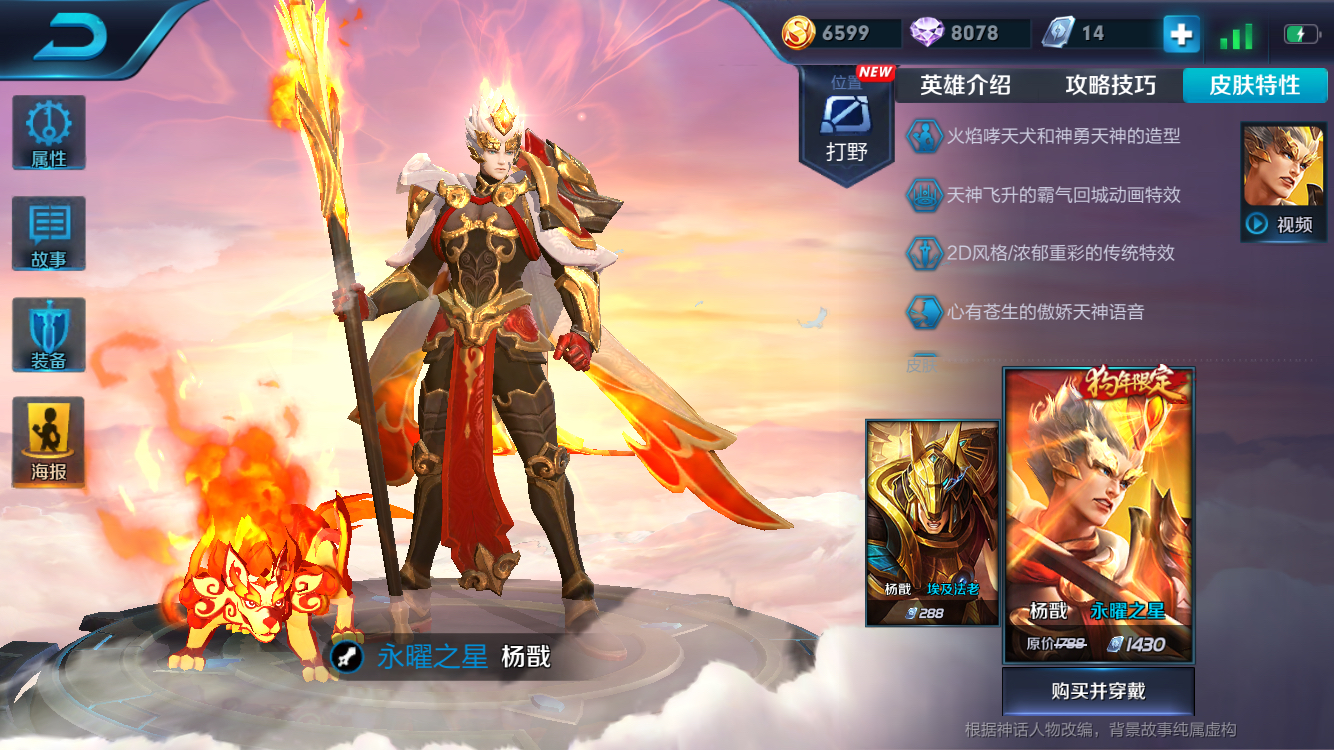Select the 埃及法老 skin thumbnail
1334x750 pixels.
click(x=932, y=520)
